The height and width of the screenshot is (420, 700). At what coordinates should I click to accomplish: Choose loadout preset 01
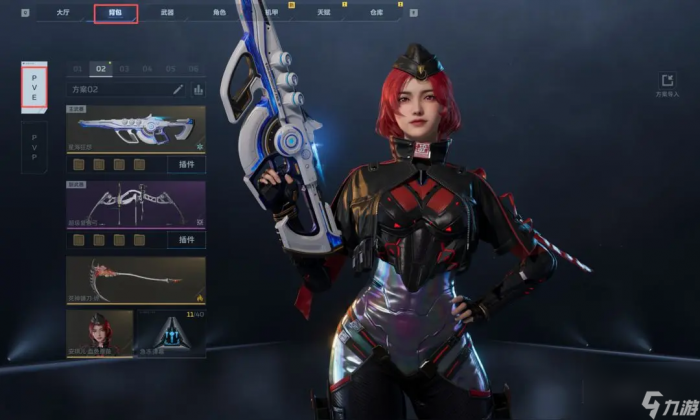point(77,69)
